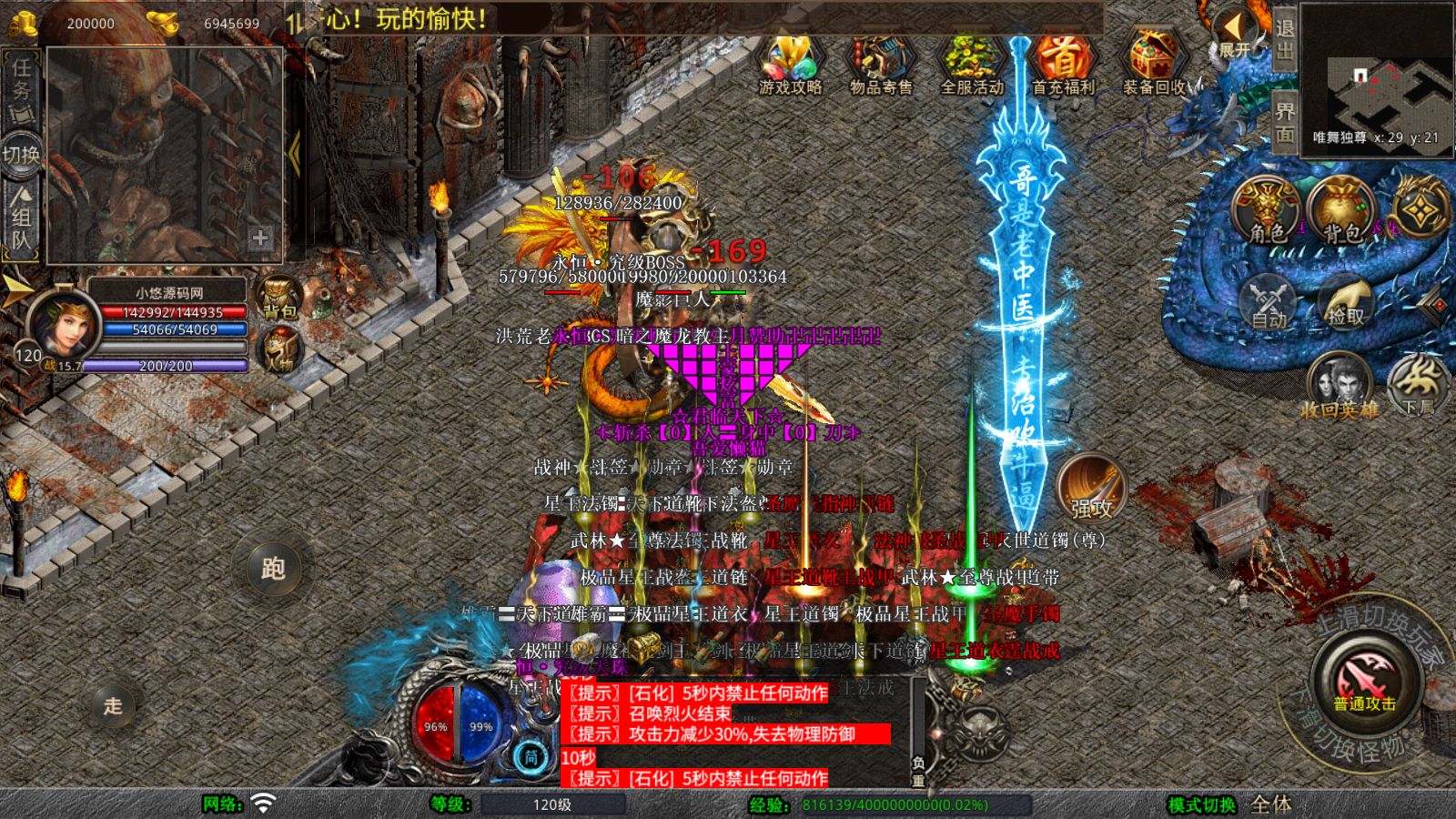Screen dimensions: 1456x819
Task: Toggle 自动 auto-combat
Action: pos(1269,302)
